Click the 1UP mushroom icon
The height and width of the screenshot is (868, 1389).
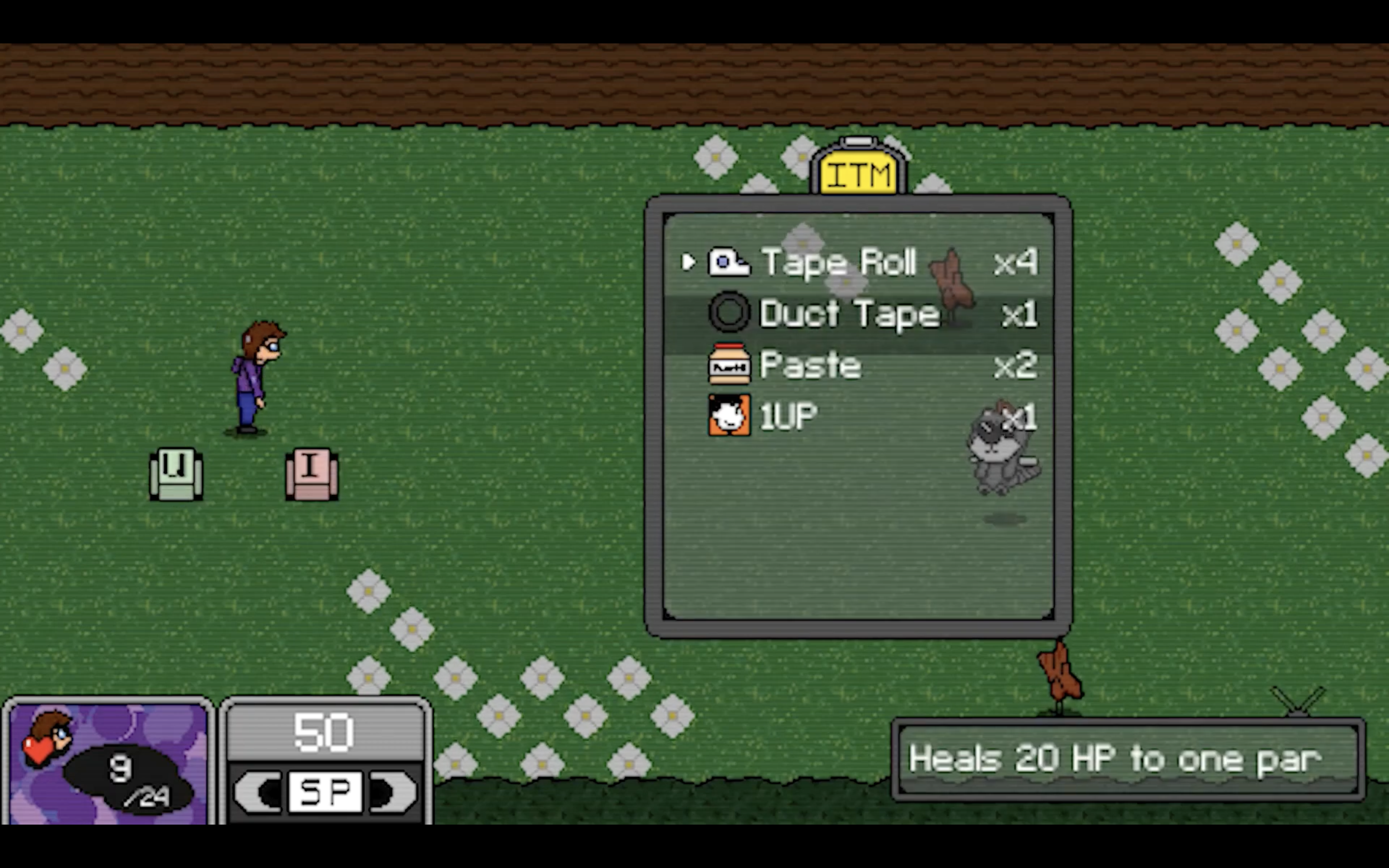[x=729, y=415]
